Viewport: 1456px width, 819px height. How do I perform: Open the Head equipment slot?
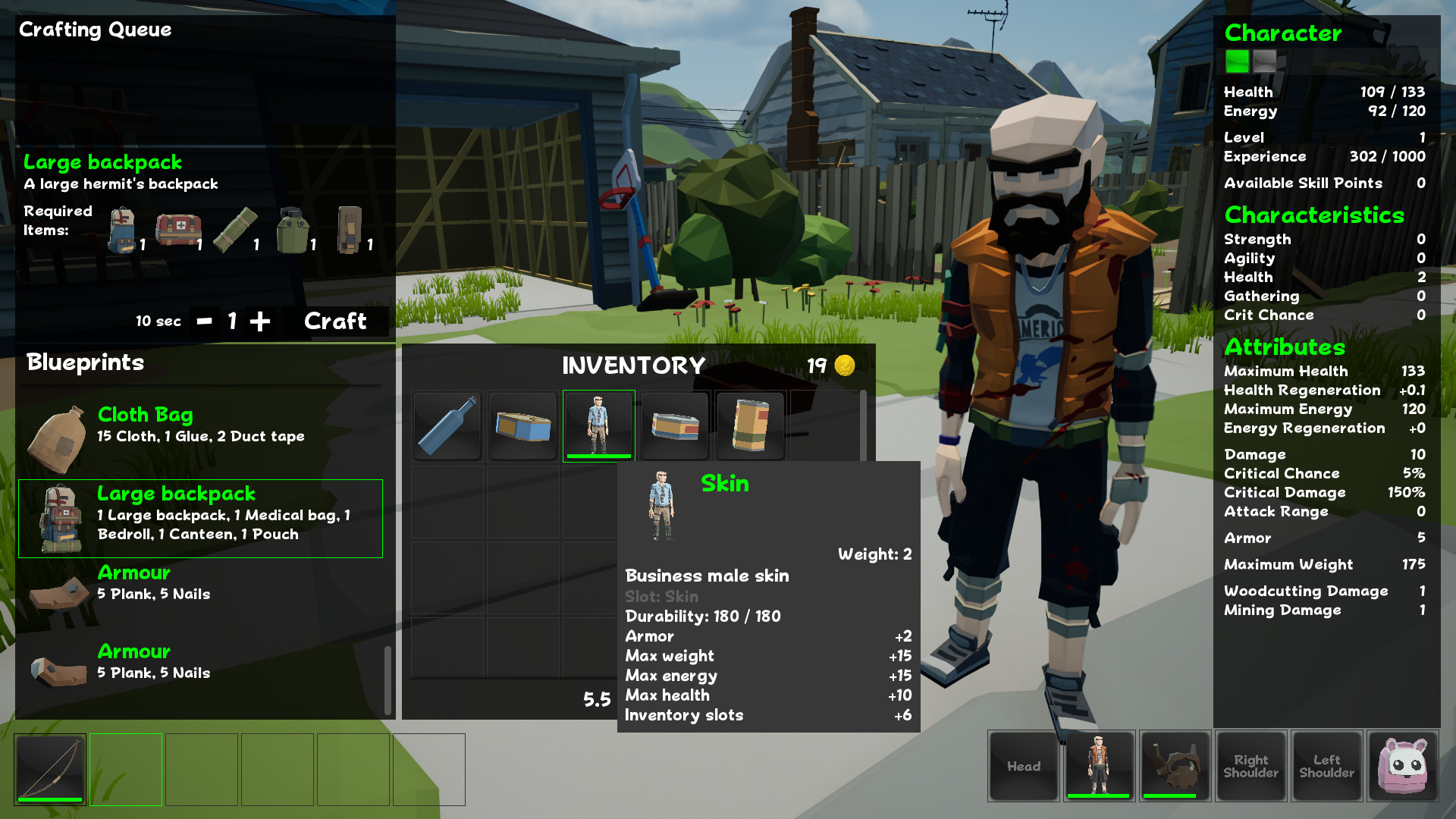pyautogui.click(x=1023, y=766)
